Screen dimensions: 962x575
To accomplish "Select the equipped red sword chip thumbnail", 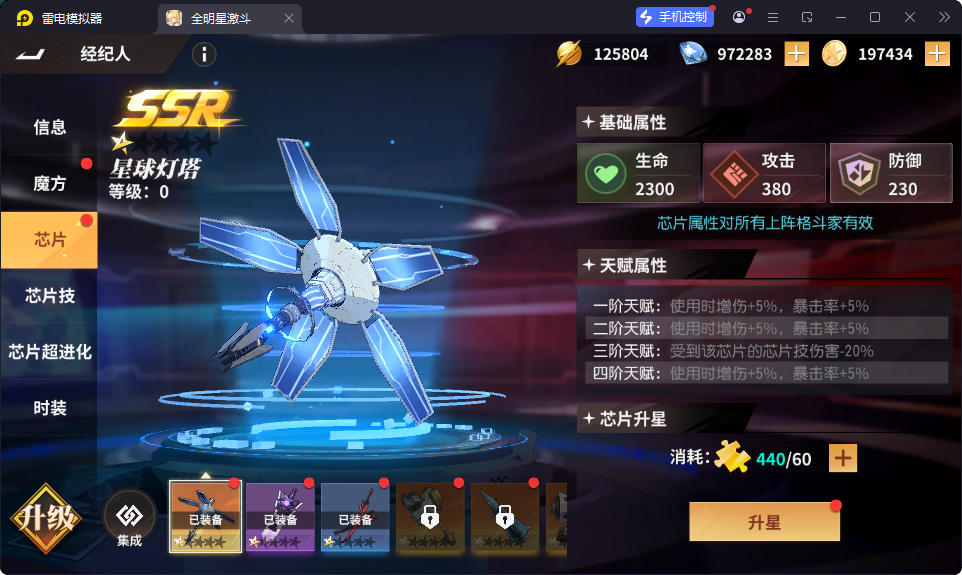I will tap(355, 517).
